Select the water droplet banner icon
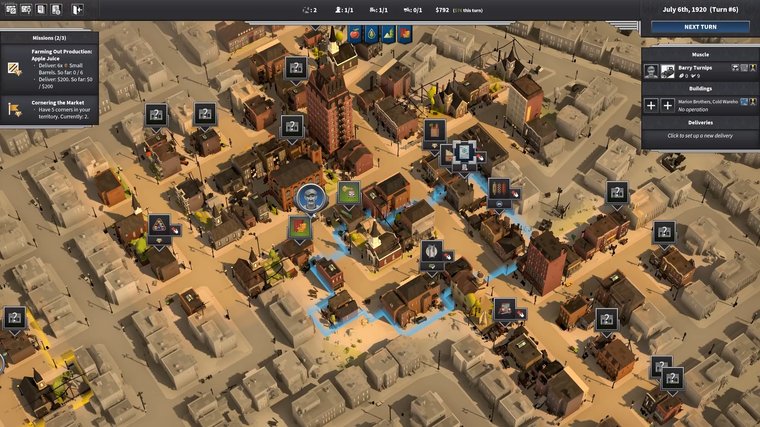 click(x=370, y=34)
